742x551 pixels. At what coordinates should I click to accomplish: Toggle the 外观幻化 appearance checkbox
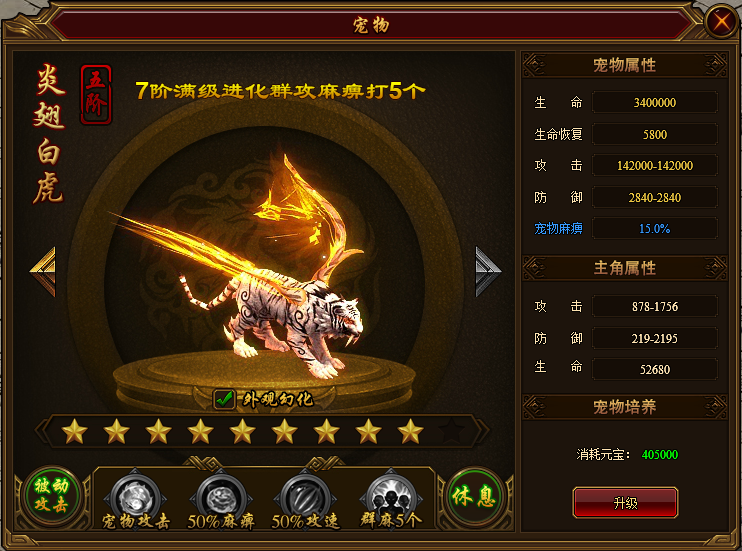225,400
